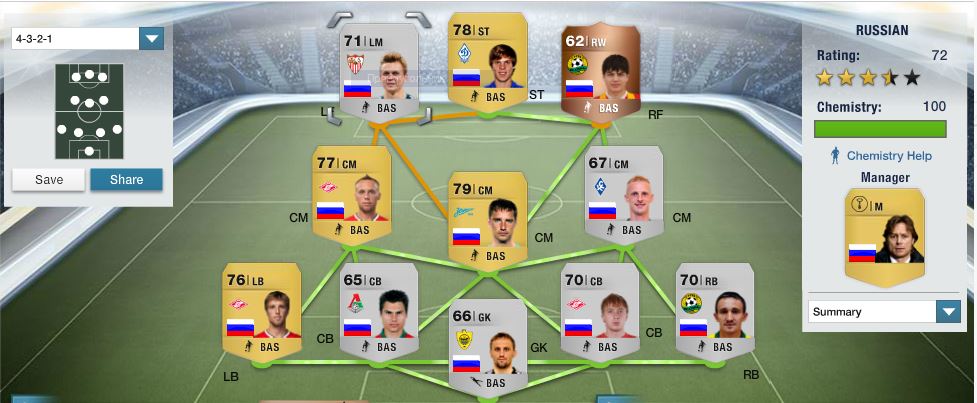Image resolution: width=977 pixels, height=403 pixels.
Task: Choose the 76-rated LB player card
Action: point(262,310)
